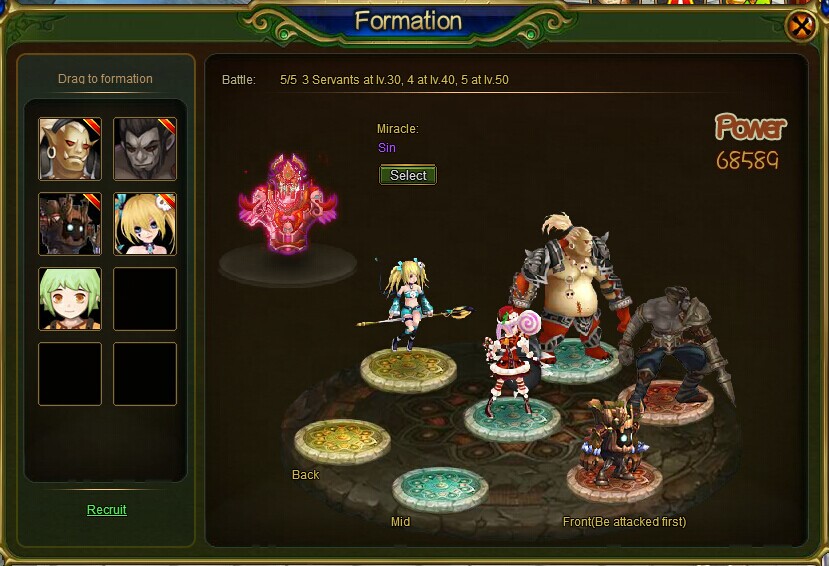This screenshot has width=829, height=566.
Task: Choose the gray-skinned brute servant portrait
Action: tap(145, 149)
